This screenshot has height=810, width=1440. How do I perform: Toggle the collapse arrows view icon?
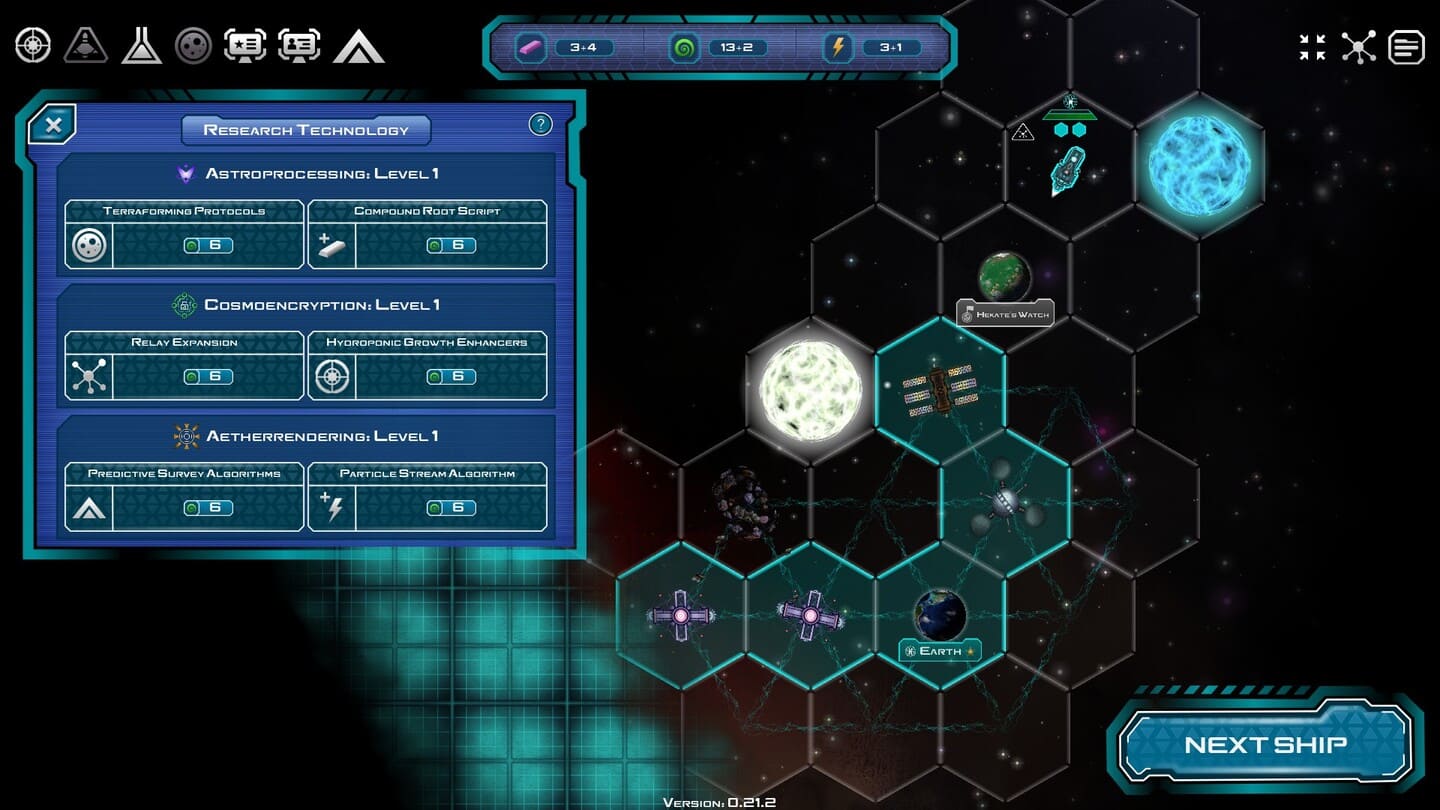click(x=1312, y=47)
